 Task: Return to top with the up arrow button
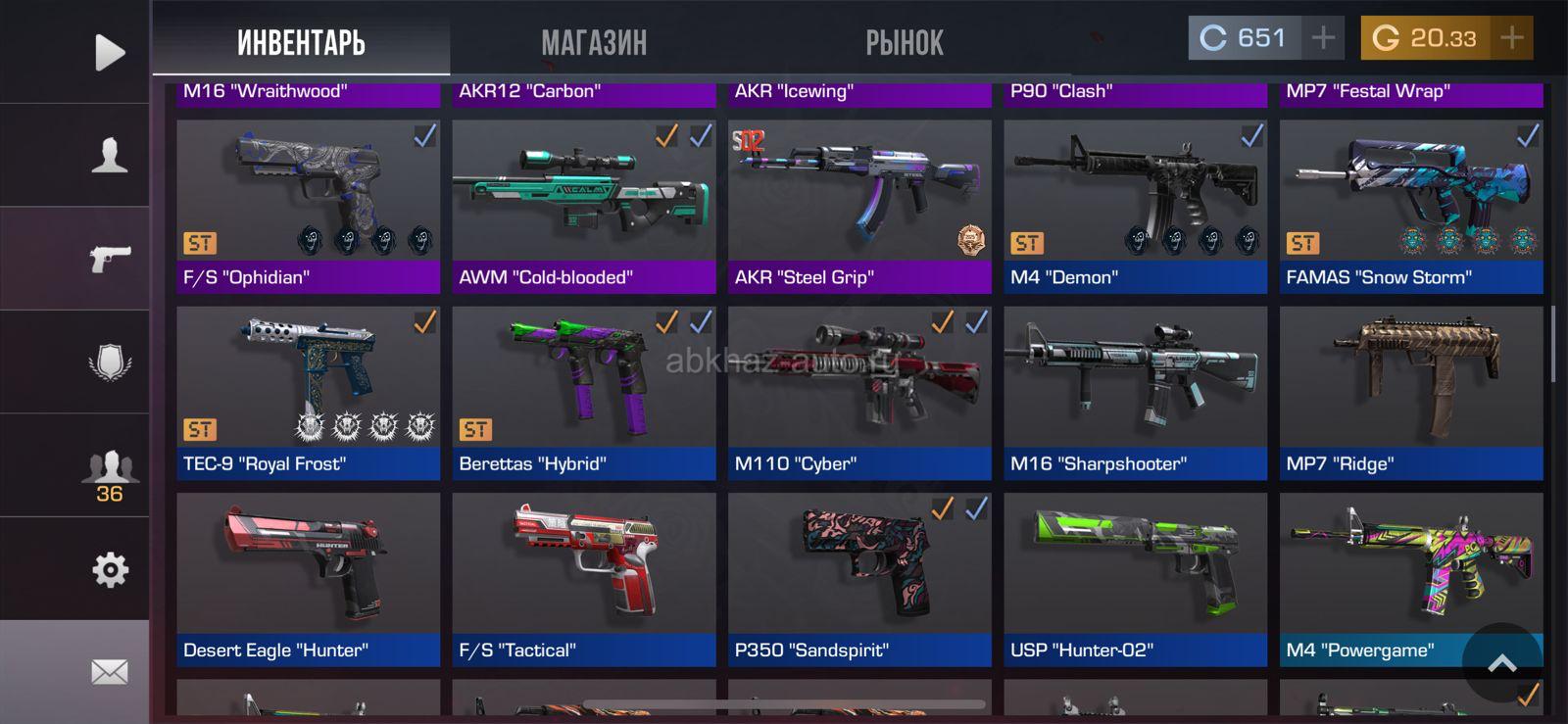tap(1501, 663)
